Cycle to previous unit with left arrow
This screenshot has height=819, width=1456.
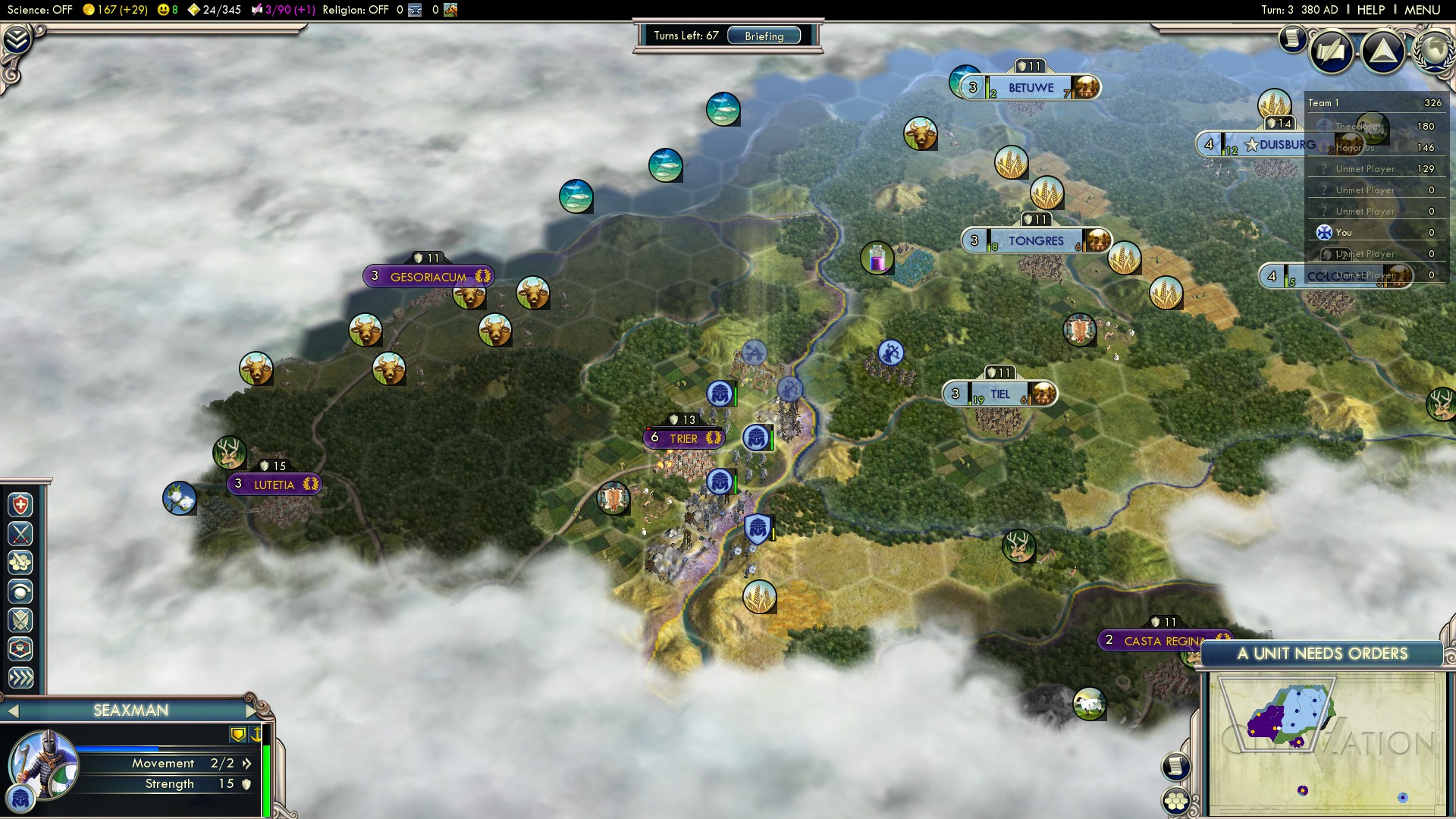12,711
